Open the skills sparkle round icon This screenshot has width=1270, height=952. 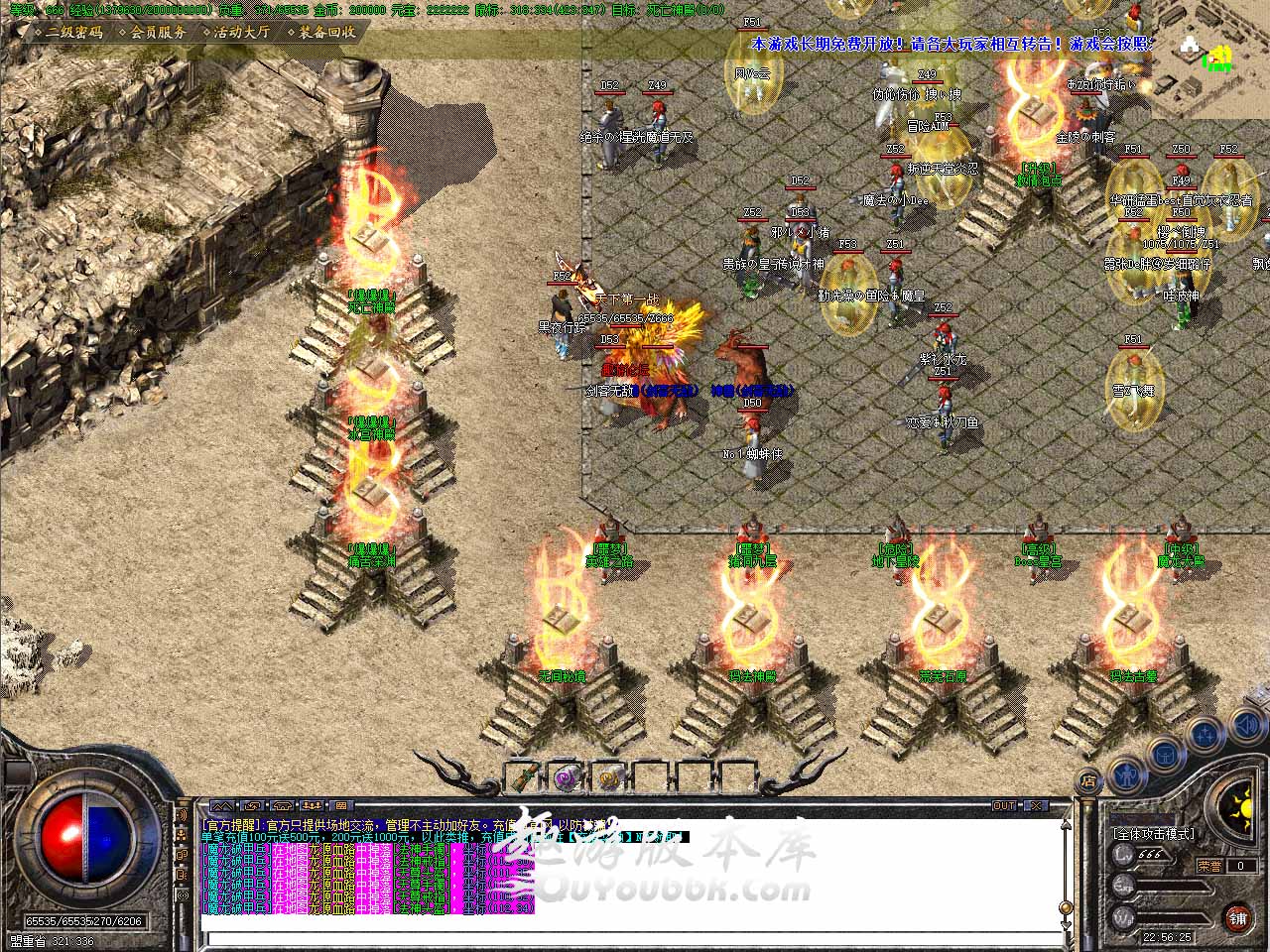click(1206, 735)
